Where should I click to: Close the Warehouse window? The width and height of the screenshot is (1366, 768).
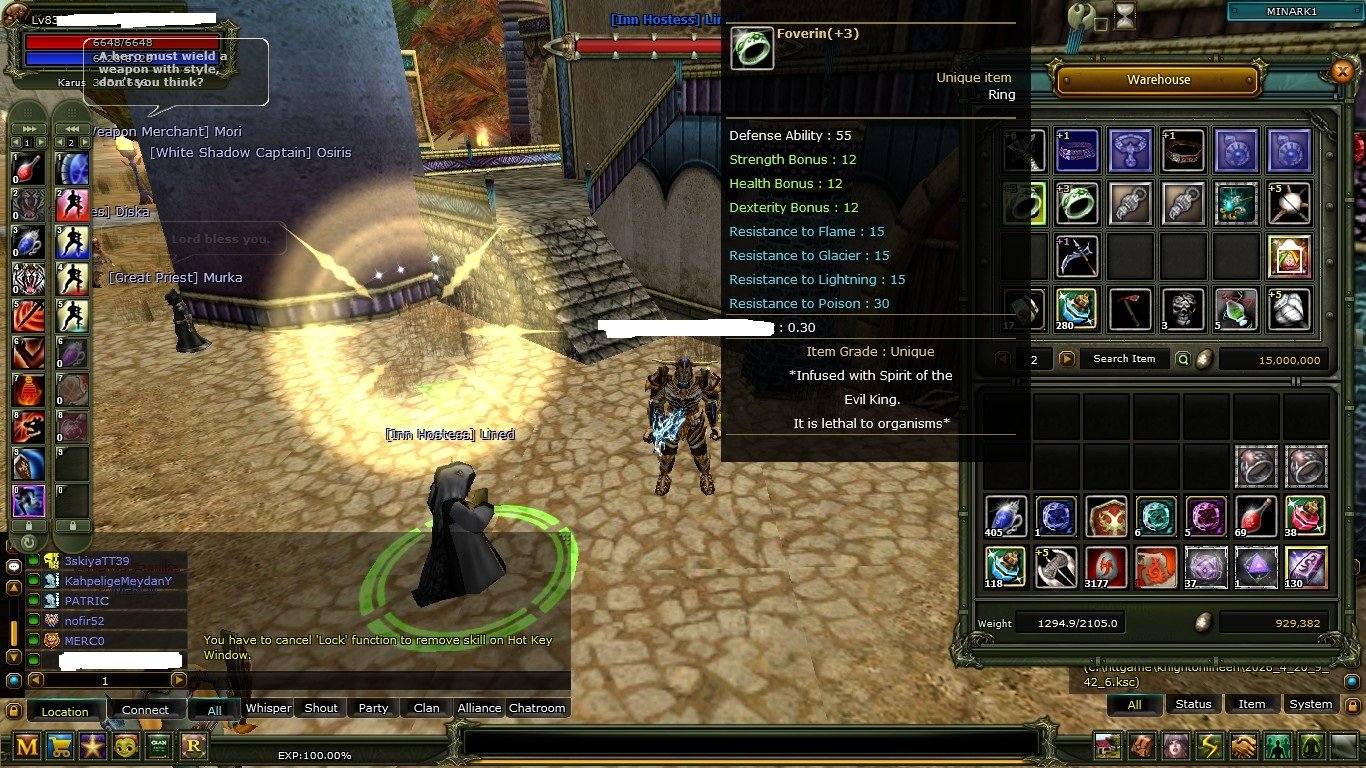click(x=1342, y=71)
